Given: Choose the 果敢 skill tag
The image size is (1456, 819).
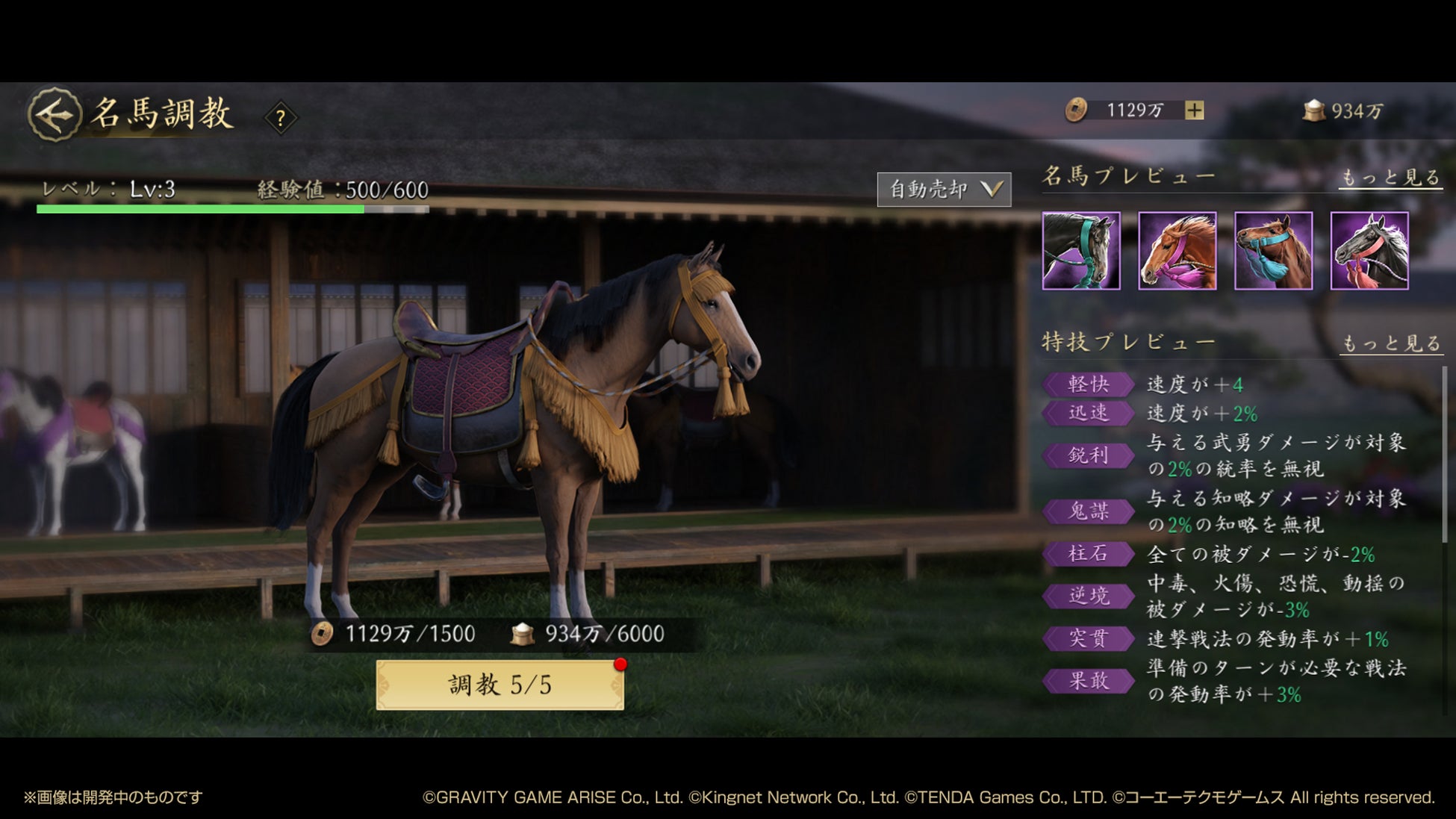Looking at the screenshot, I should click(1089, 681).
